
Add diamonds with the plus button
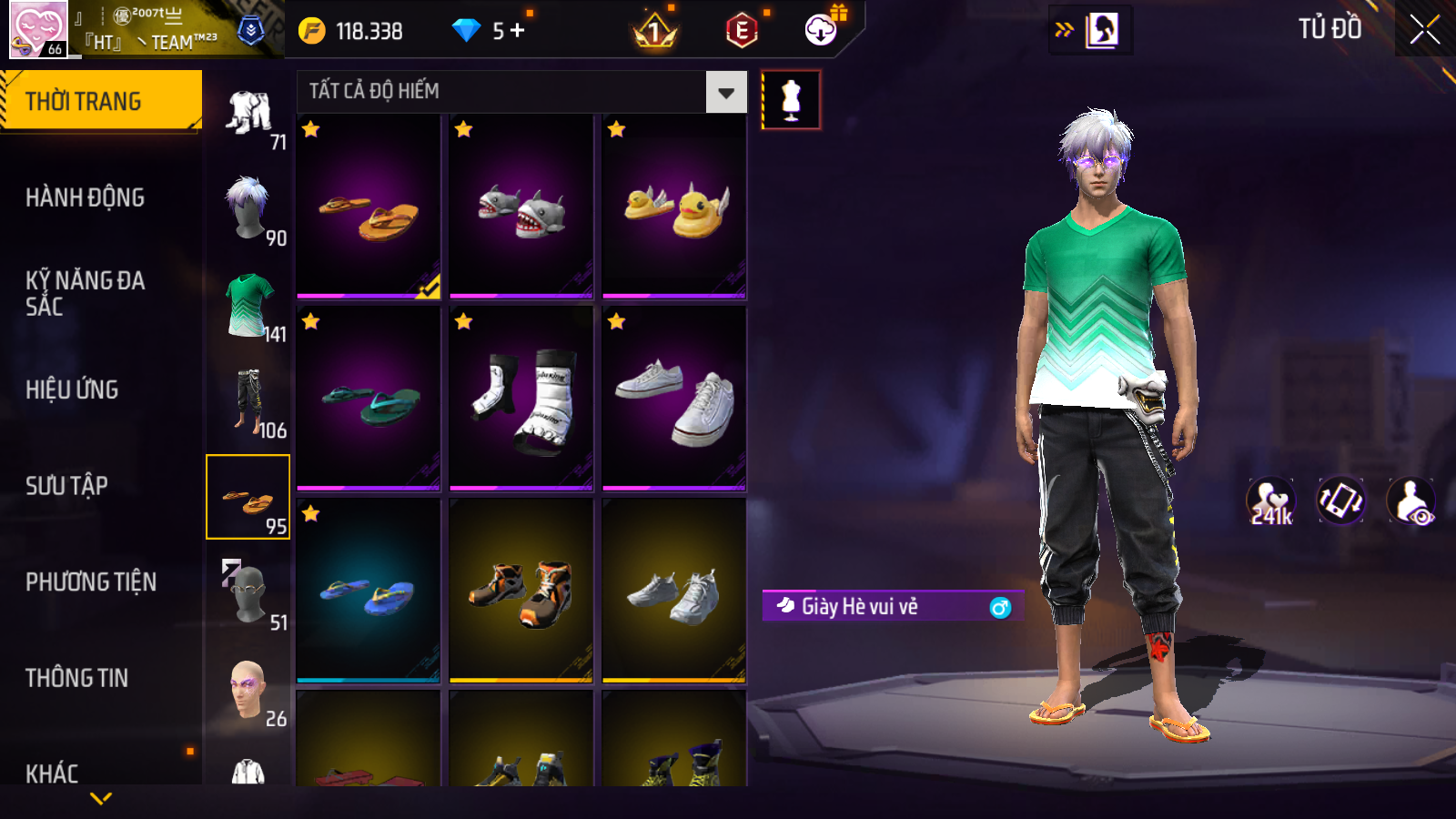tap(518, 31)
